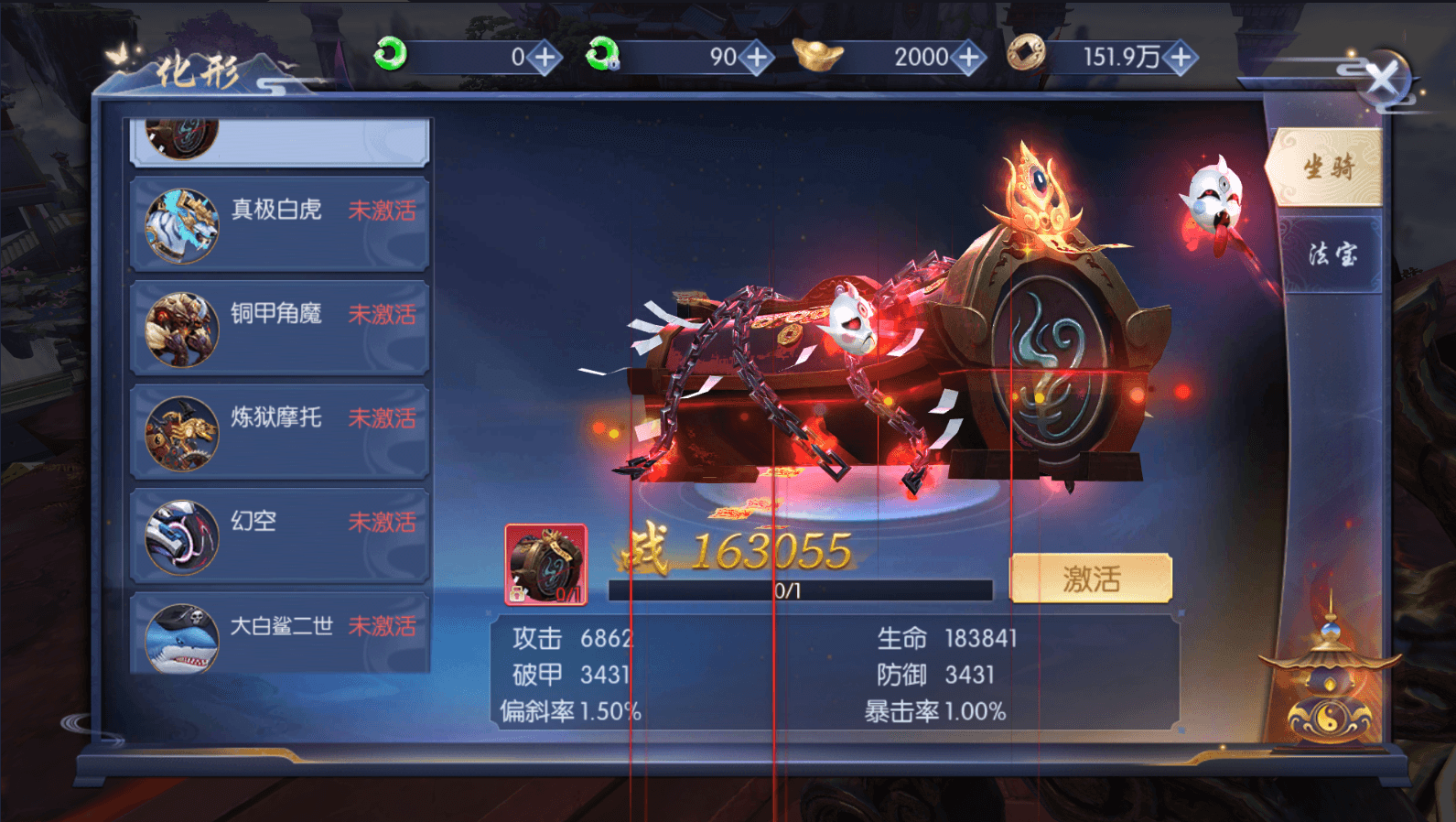Increase copper coins with plus button

(x=1180, y=57)
